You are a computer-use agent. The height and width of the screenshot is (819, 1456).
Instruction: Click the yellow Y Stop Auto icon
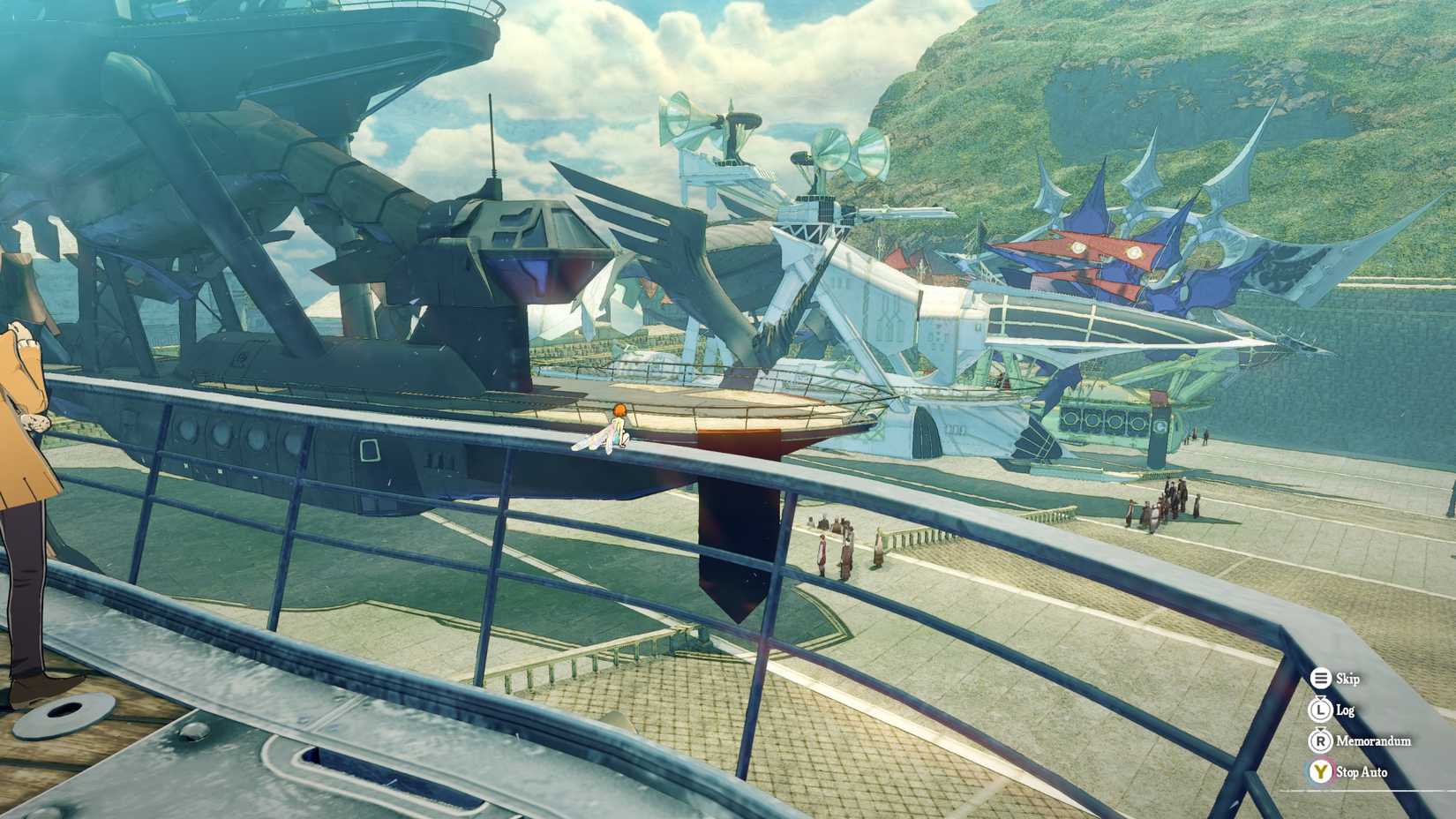pyautogui.click(x=1320, y=771)
